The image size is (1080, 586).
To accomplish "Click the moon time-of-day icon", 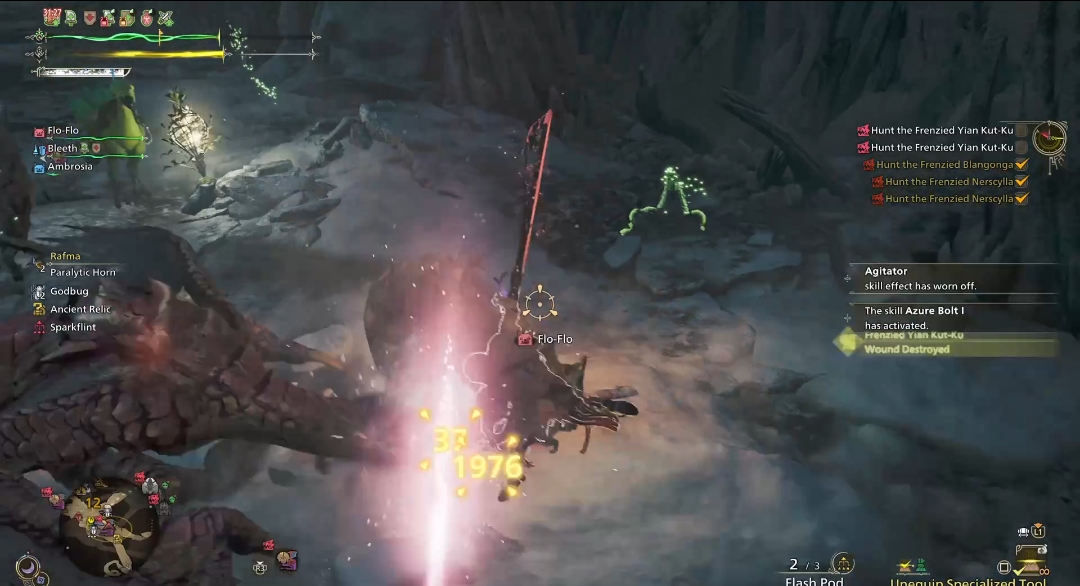I will tap(29, 567).
